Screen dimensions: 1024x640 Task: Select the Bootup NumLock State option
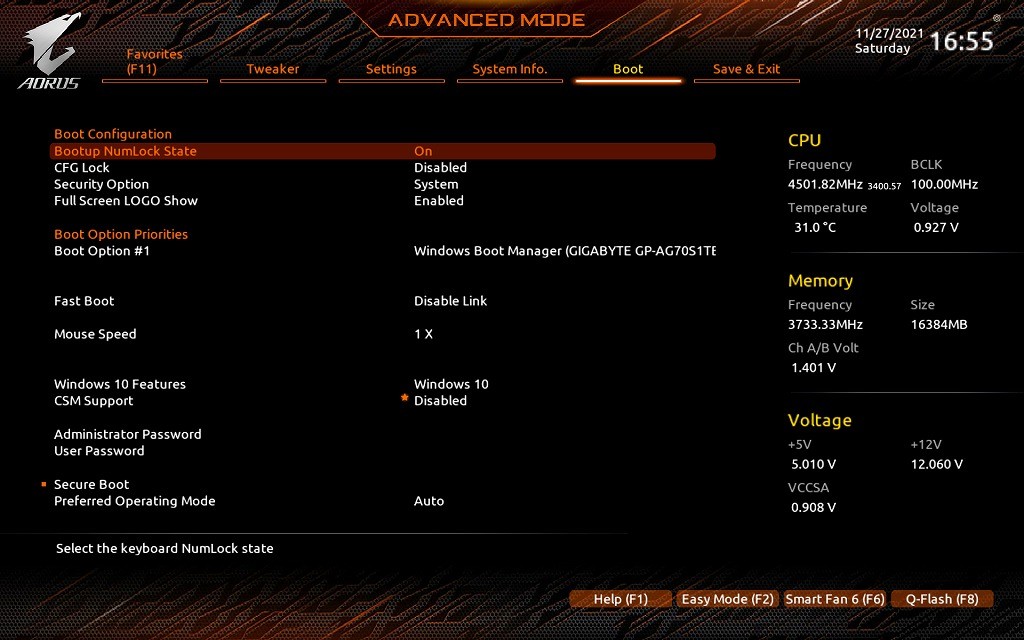point(125,151)
